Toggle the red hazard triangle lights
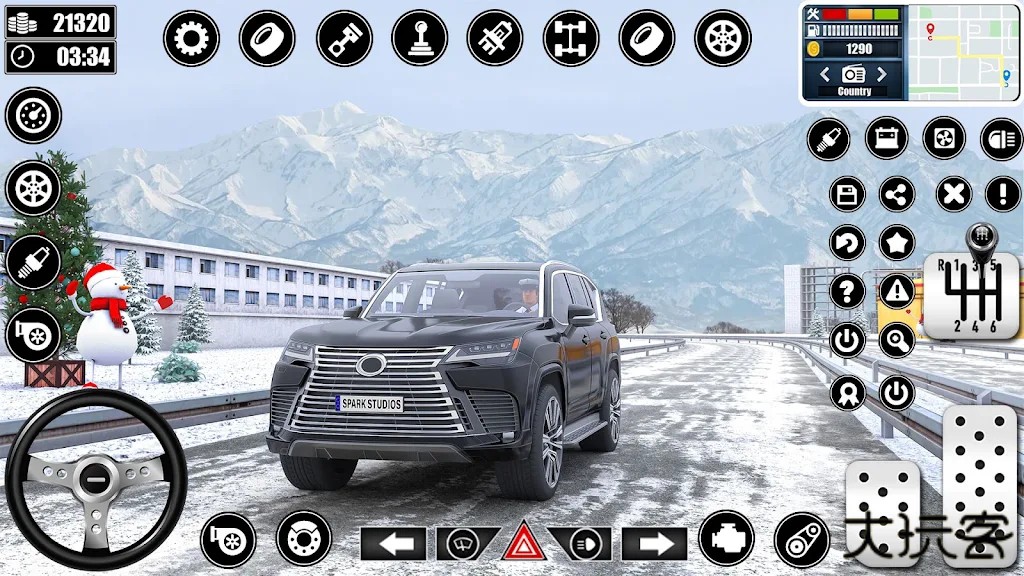Screen dimensions: 1024x576 522,544
